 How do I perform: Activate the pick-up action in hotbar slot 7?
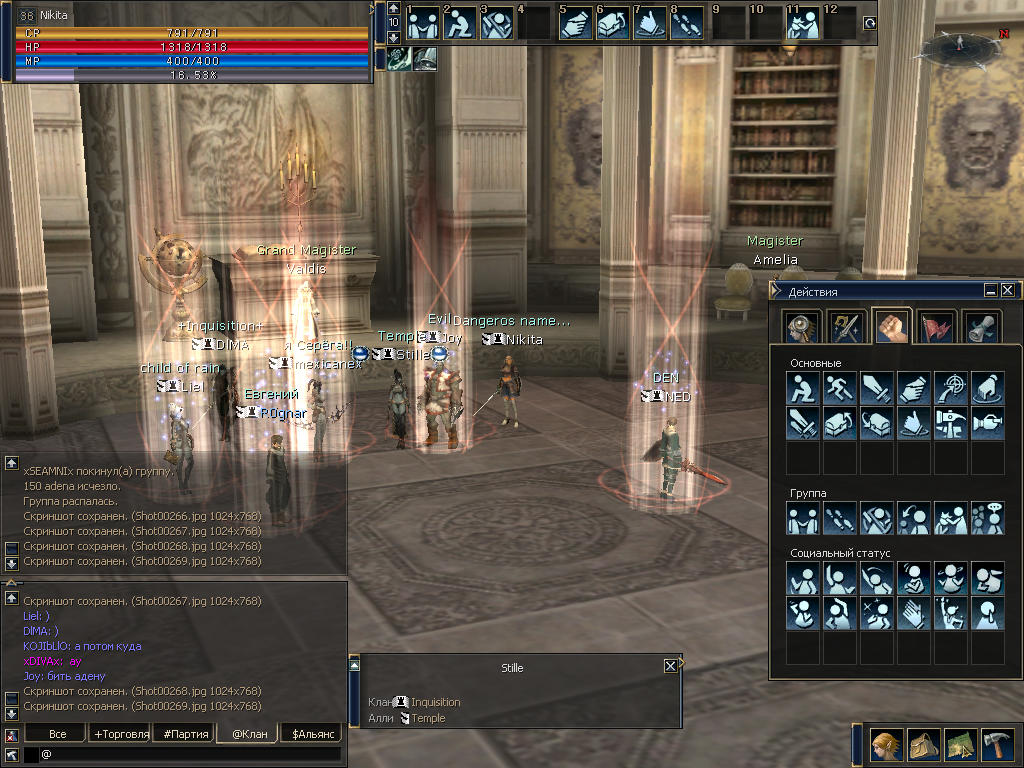(649, 23)
